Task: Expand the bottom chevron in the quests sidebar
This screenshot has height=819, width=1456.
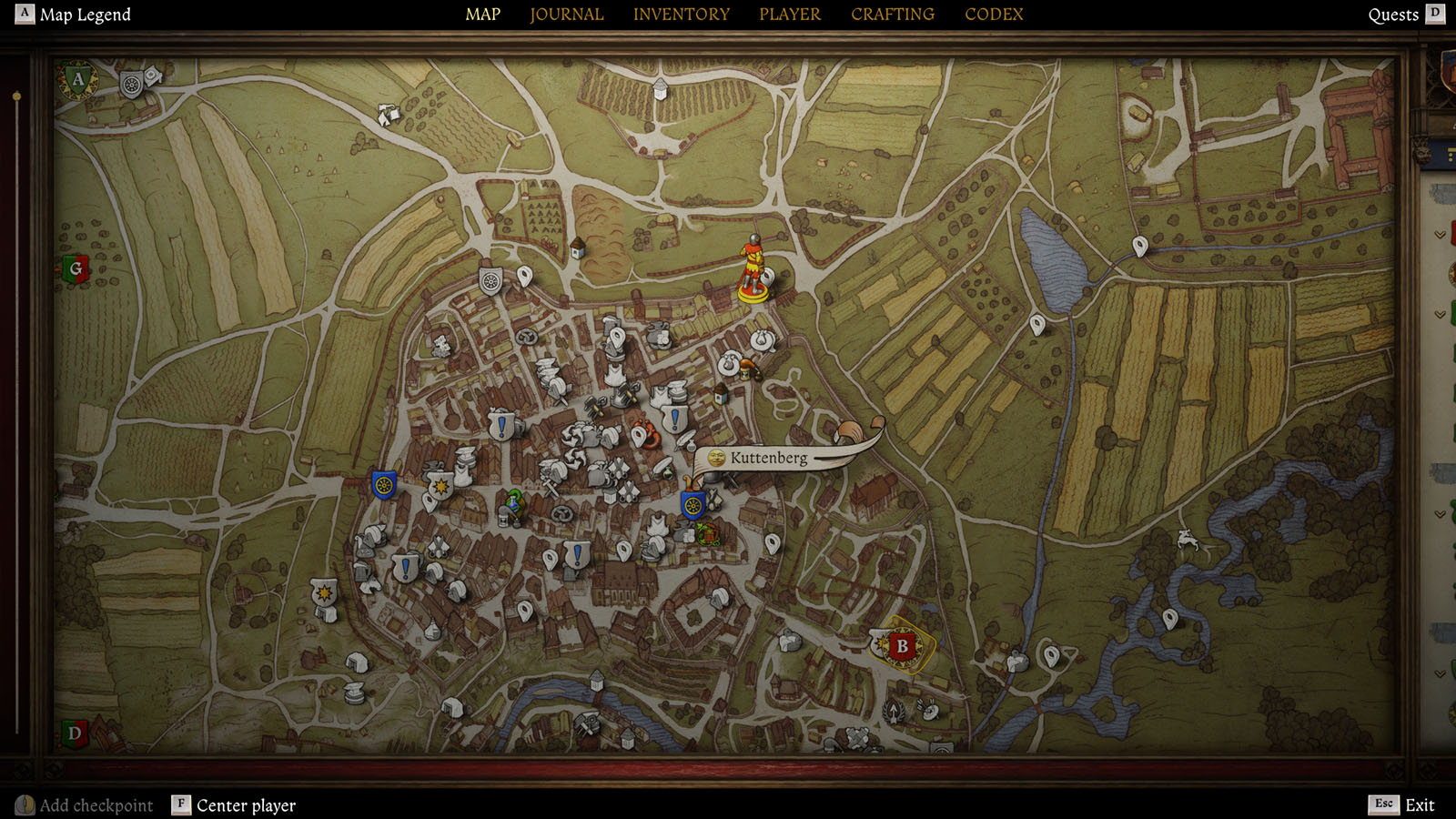Action: (1439, 672)
